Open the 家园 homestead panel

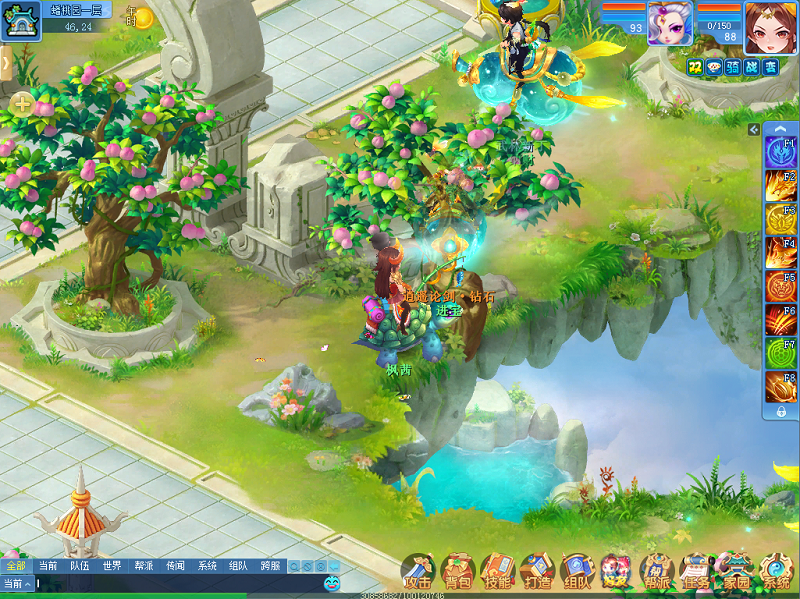tap(736, 572)
